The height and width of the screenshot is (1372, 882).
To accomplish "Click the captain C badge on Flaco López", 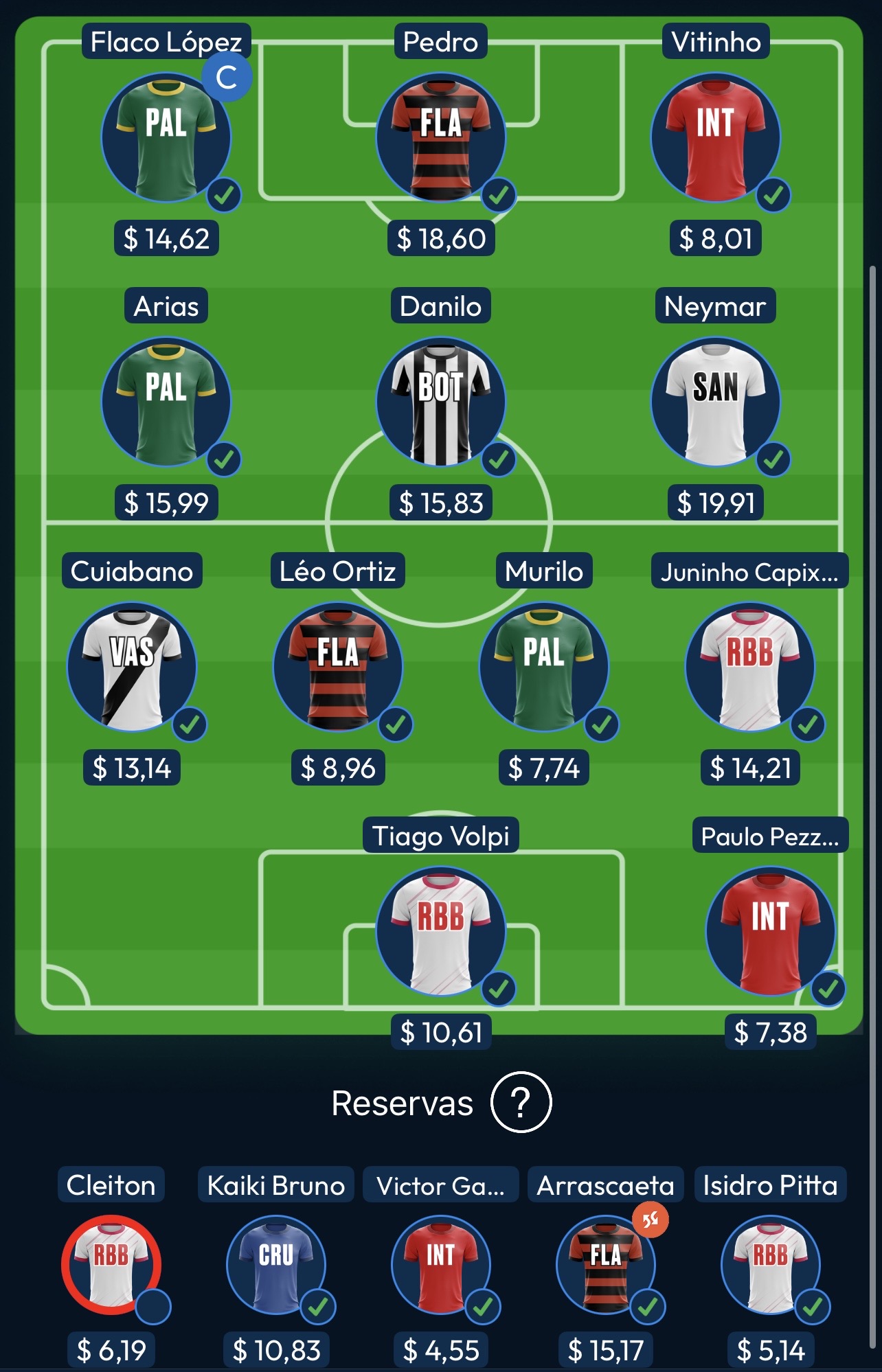I will 227,78.
